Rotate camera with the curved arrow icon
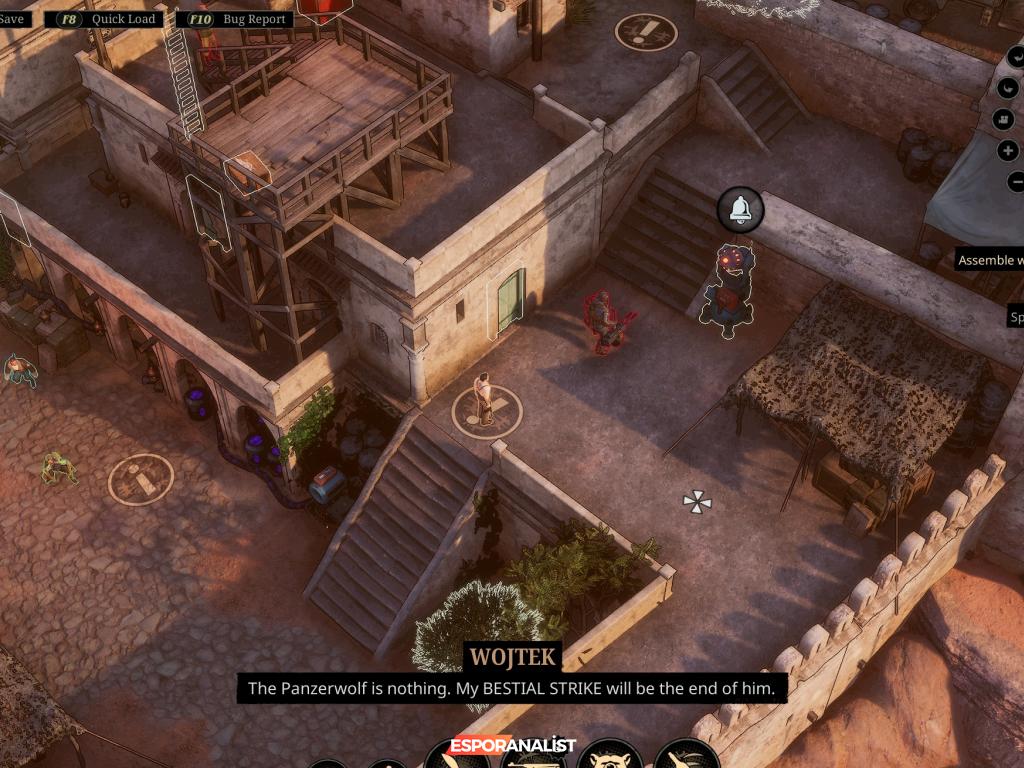The width and height of the screenshot is (1024, 768). click(1008, 87)
